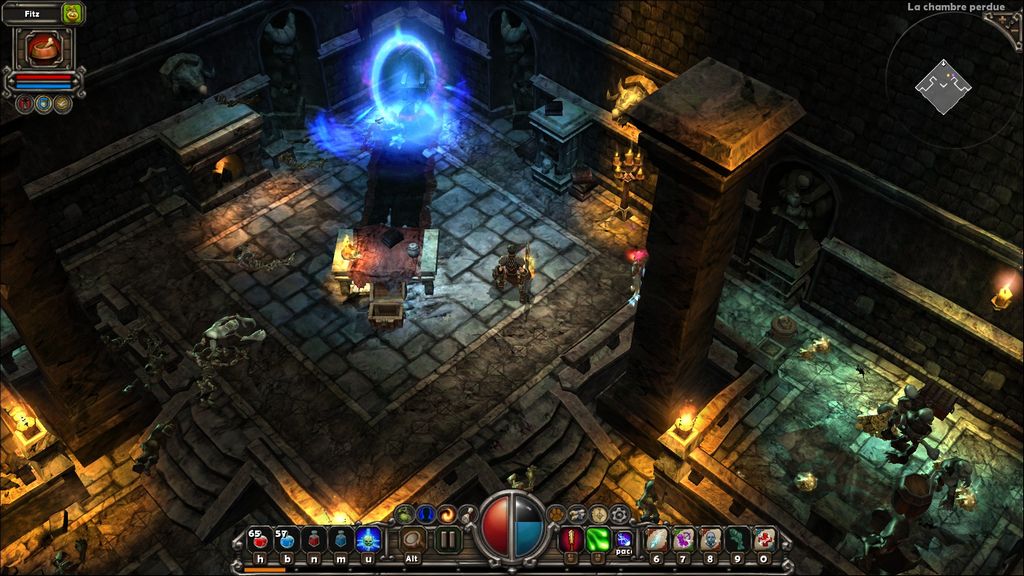Pause the game with the pause button
The image size is (1024, 576).
pyautogui.click(x=447, y=540)
